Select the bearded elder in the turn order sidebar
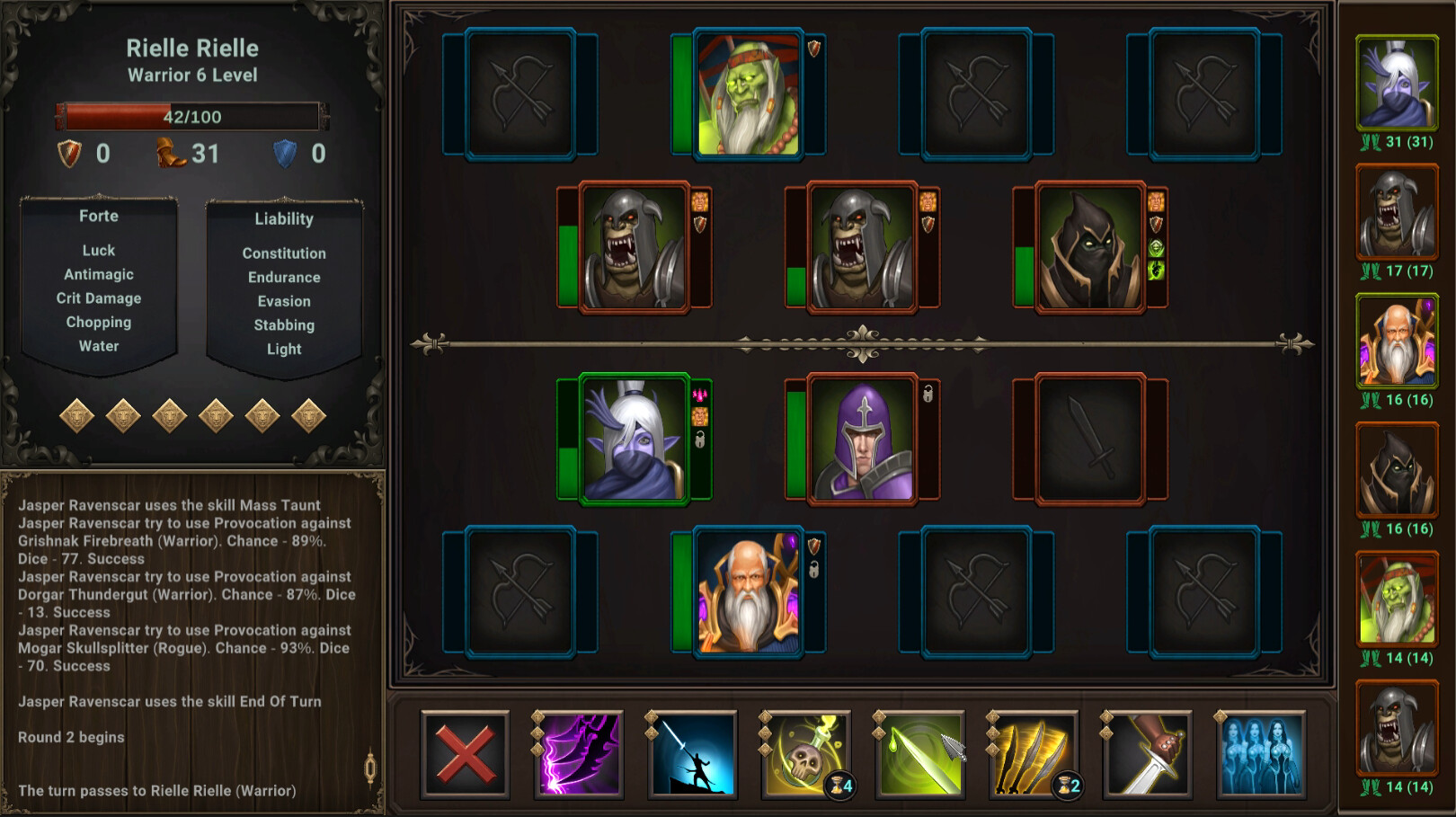Viewport: 1456px width, 817px height. pos(1398,344)
